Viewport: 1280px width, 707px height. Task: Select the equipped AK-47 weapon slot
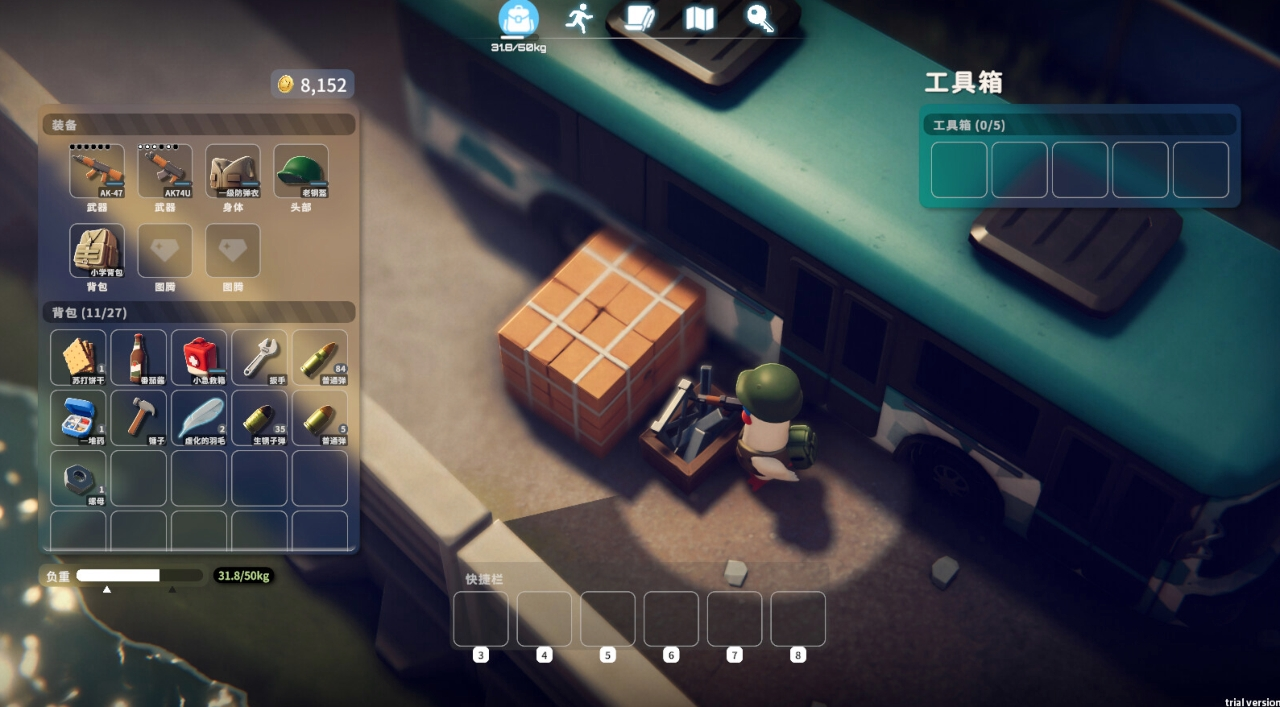point(97,171)
